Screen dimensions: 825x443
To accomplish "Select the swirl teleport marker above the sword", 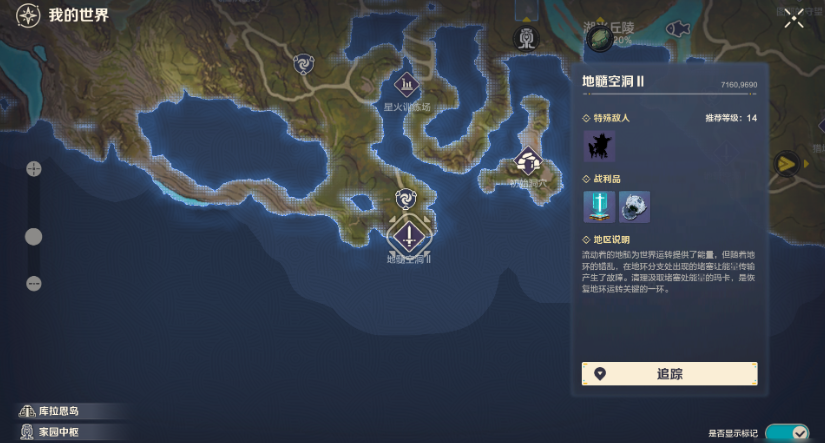I will [406, 198].
